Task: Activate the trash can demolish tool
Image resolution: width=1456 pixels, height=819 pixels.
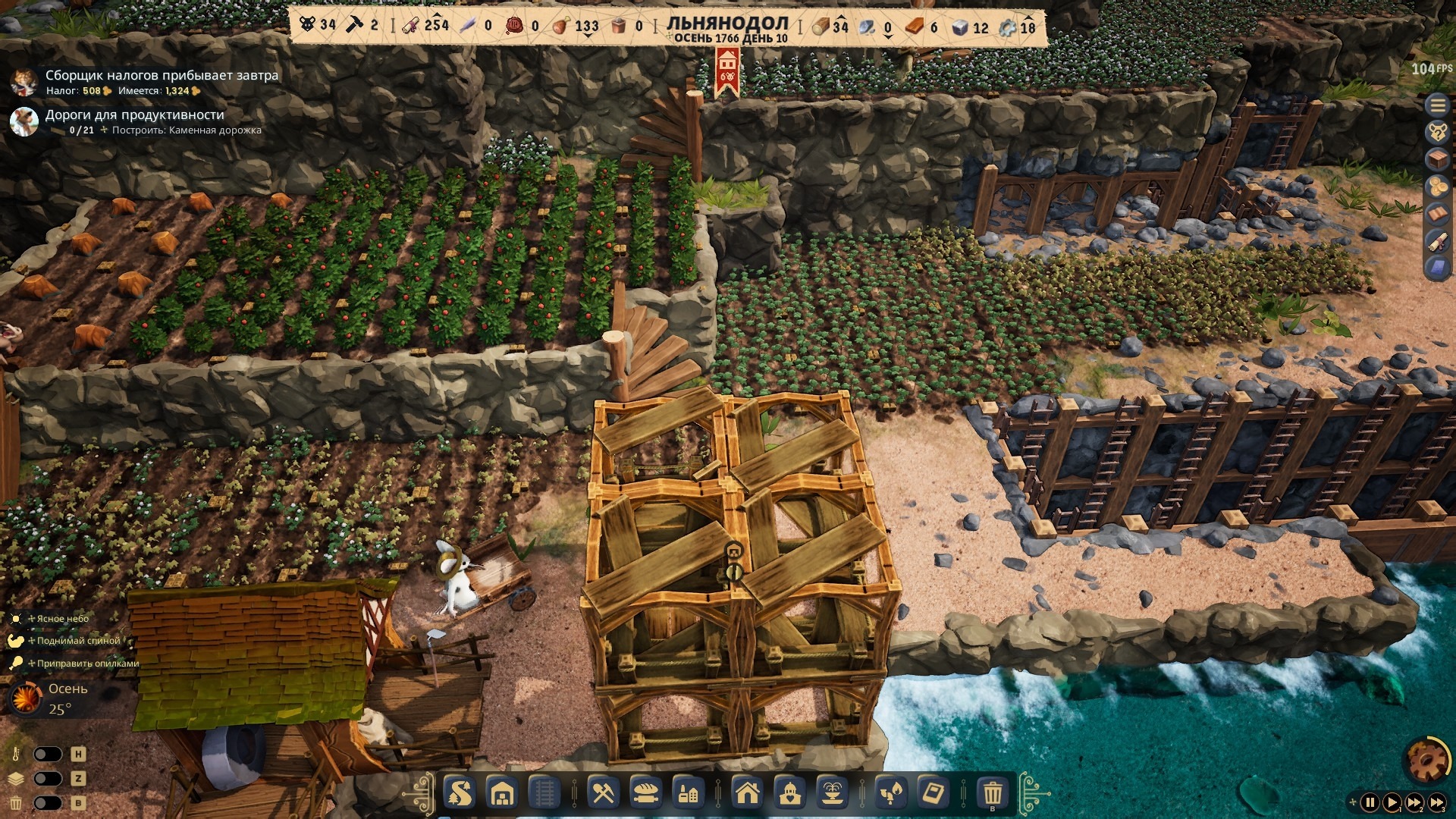Action: 993,794
